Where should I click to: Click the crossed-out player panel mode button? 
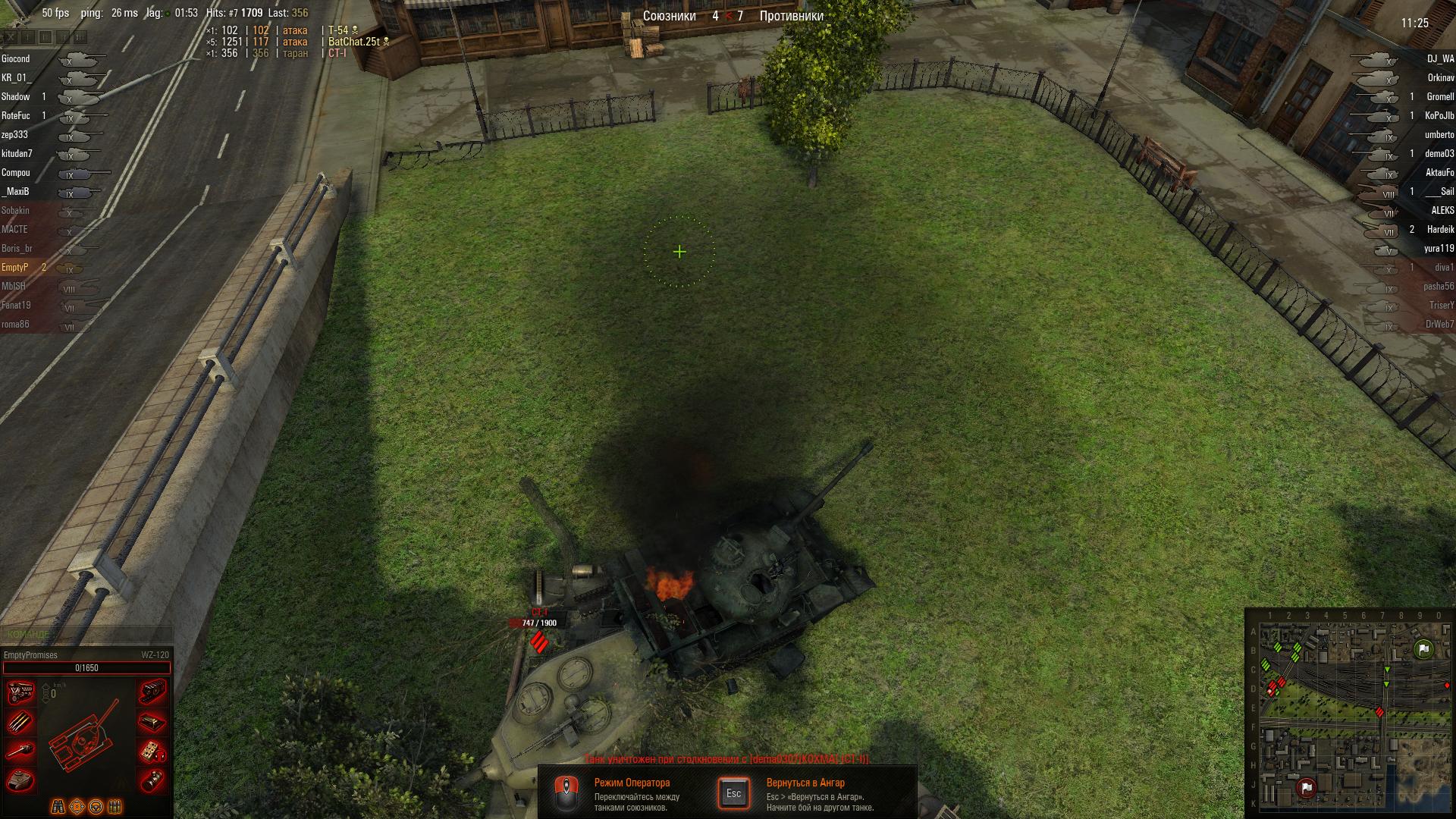[10, 36]
